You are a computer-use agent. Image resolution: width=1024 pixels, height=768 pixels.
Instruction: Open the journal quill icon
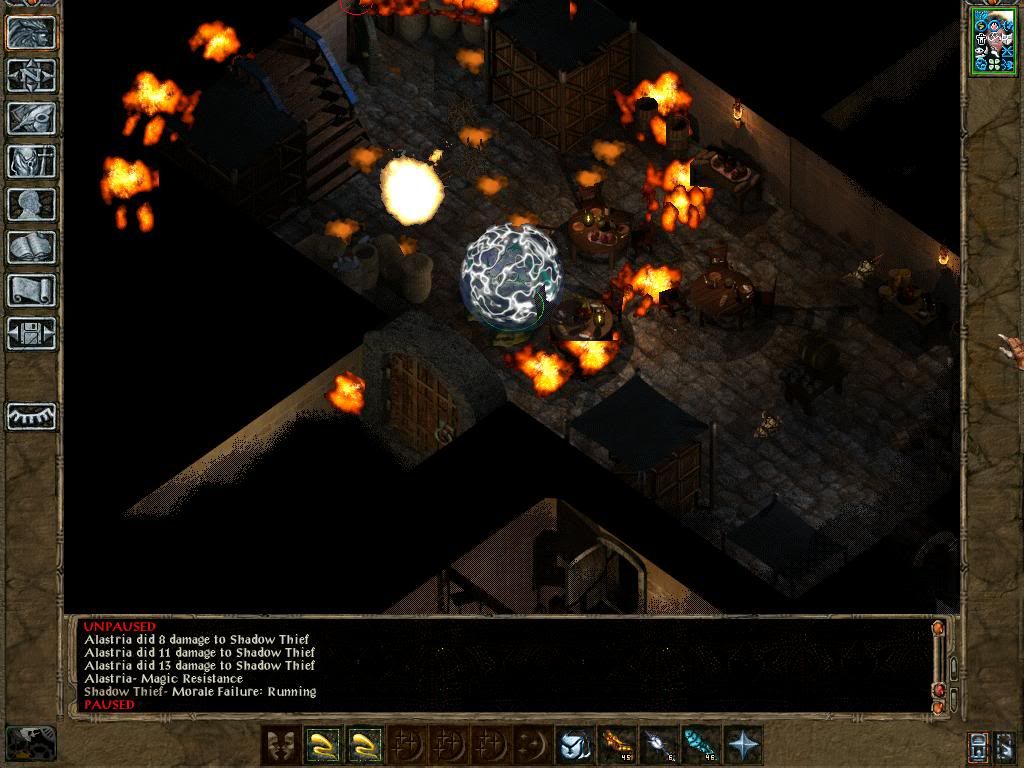tap(31, 118)
